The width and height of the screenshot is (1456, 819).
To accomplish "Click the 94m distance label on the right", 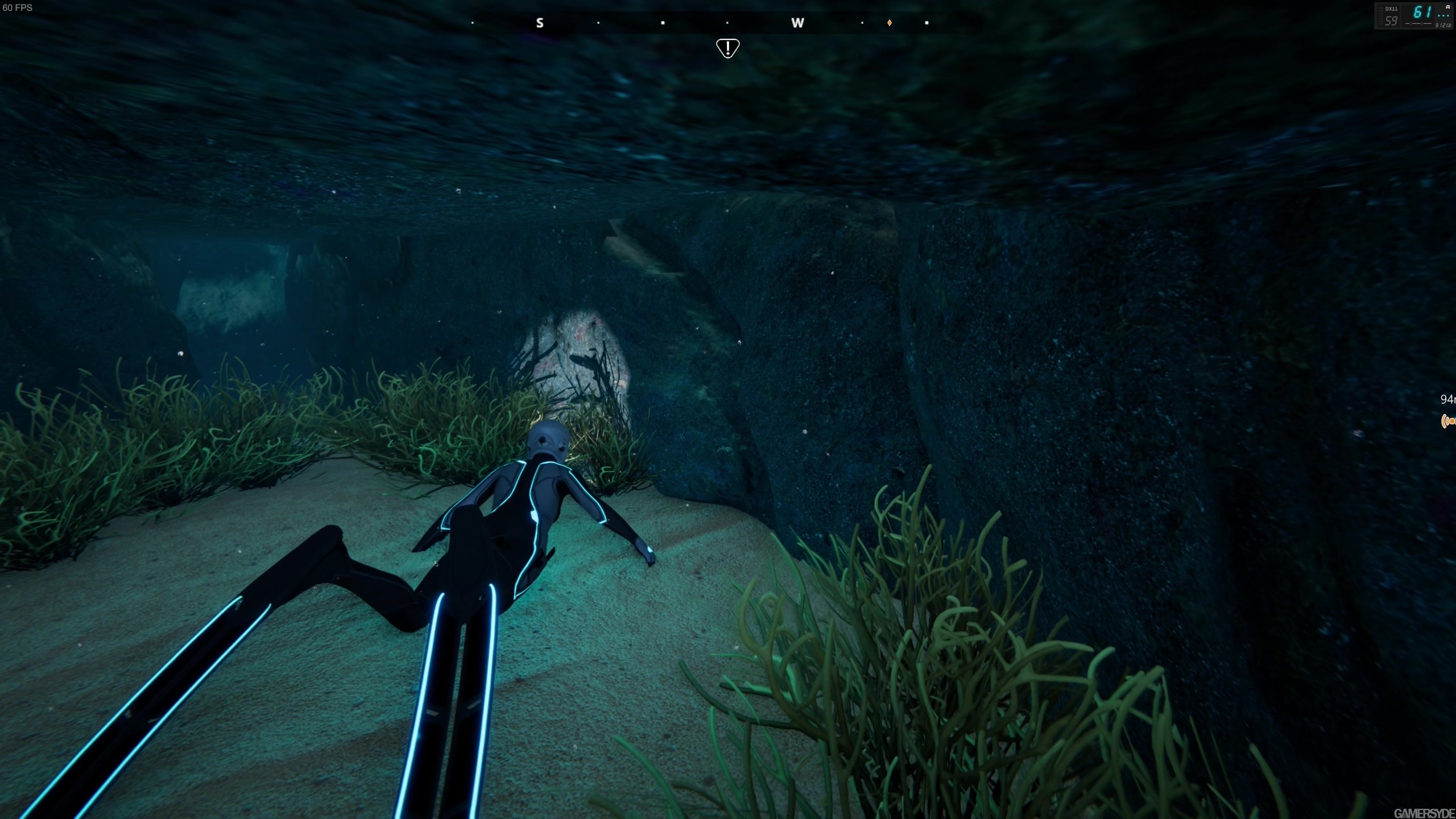I will coord(1450,399).
